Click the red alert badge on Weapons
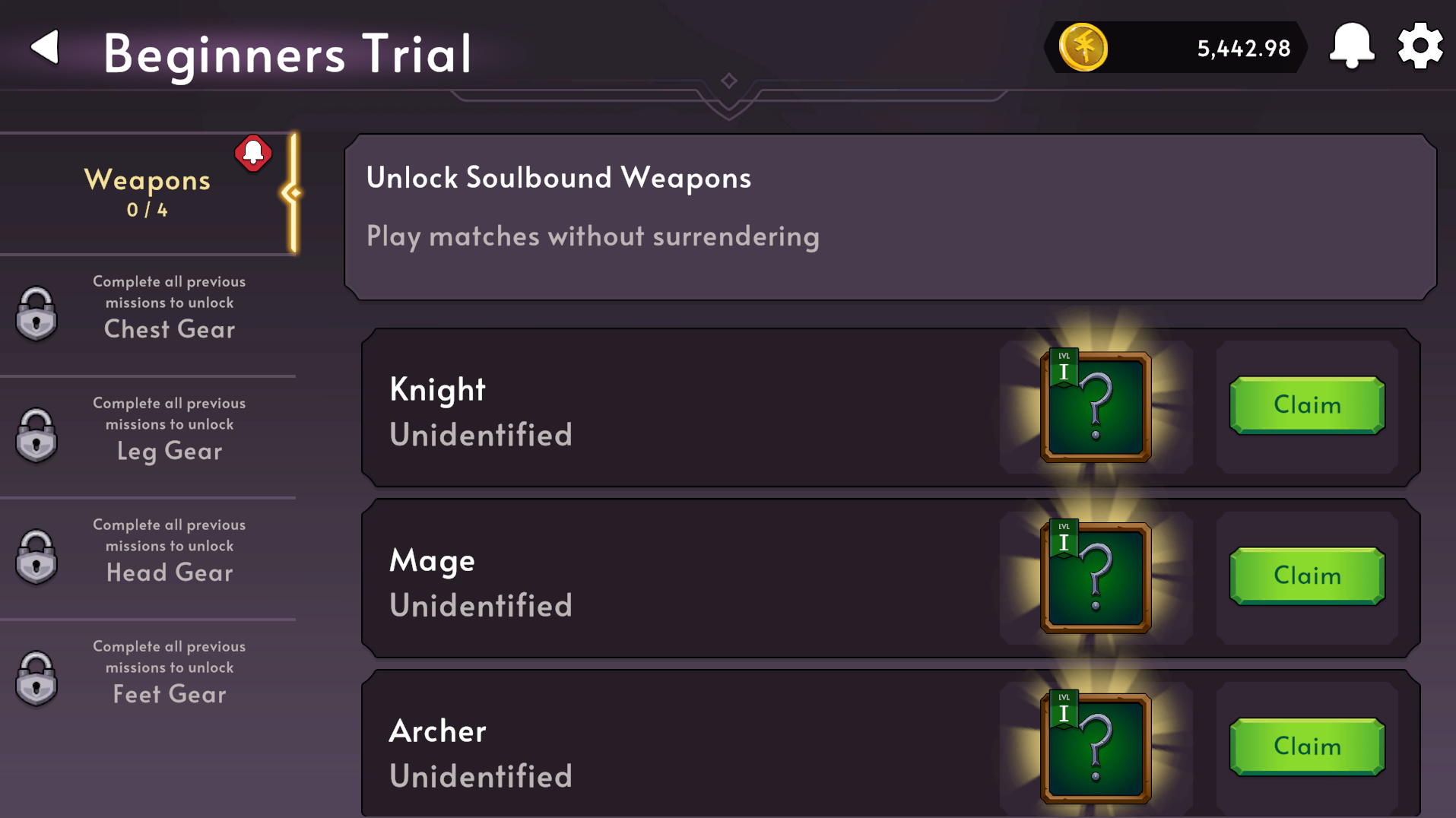 click(253, 154)
